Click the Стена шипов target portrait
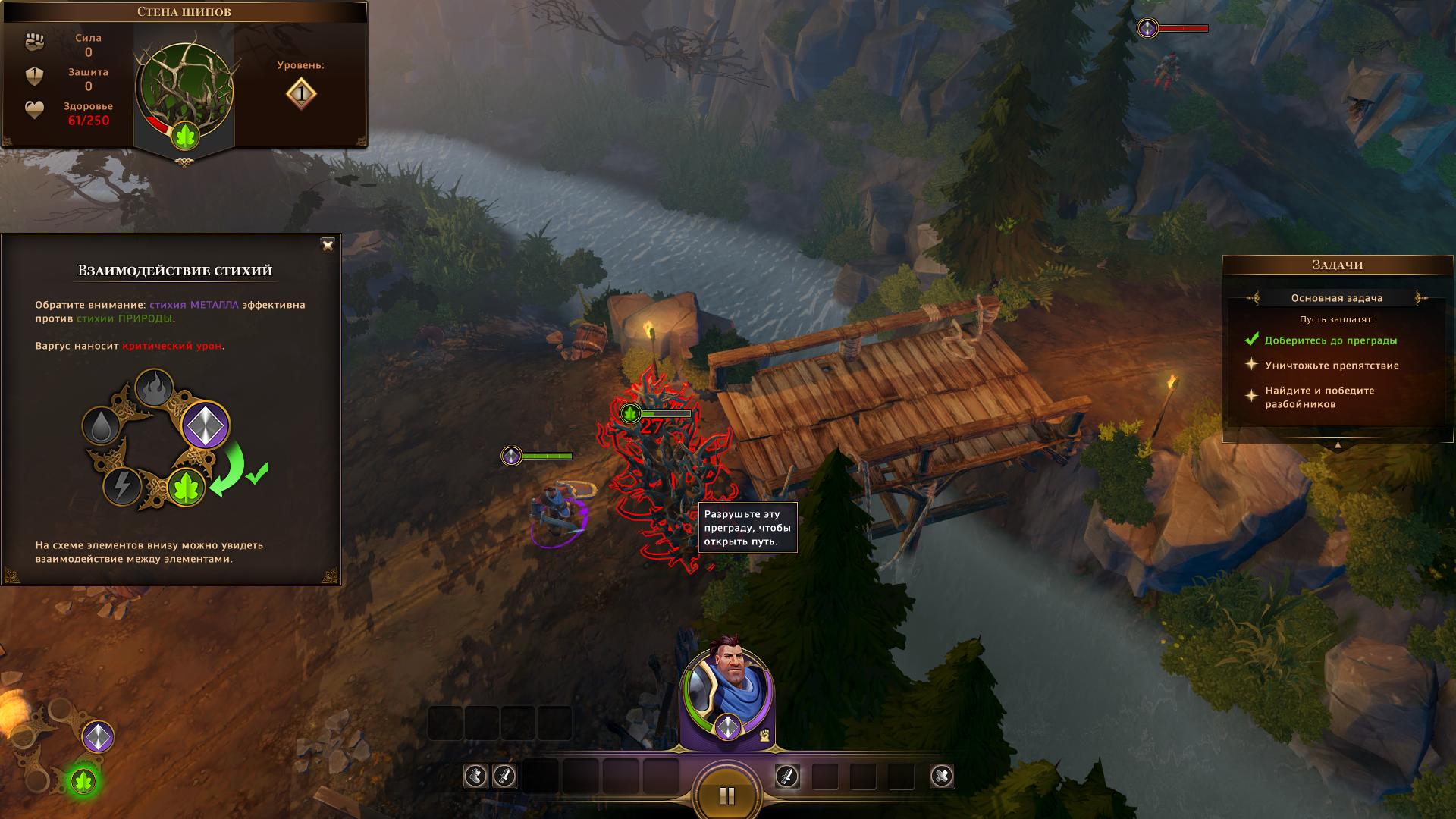 tap(184, 89)
